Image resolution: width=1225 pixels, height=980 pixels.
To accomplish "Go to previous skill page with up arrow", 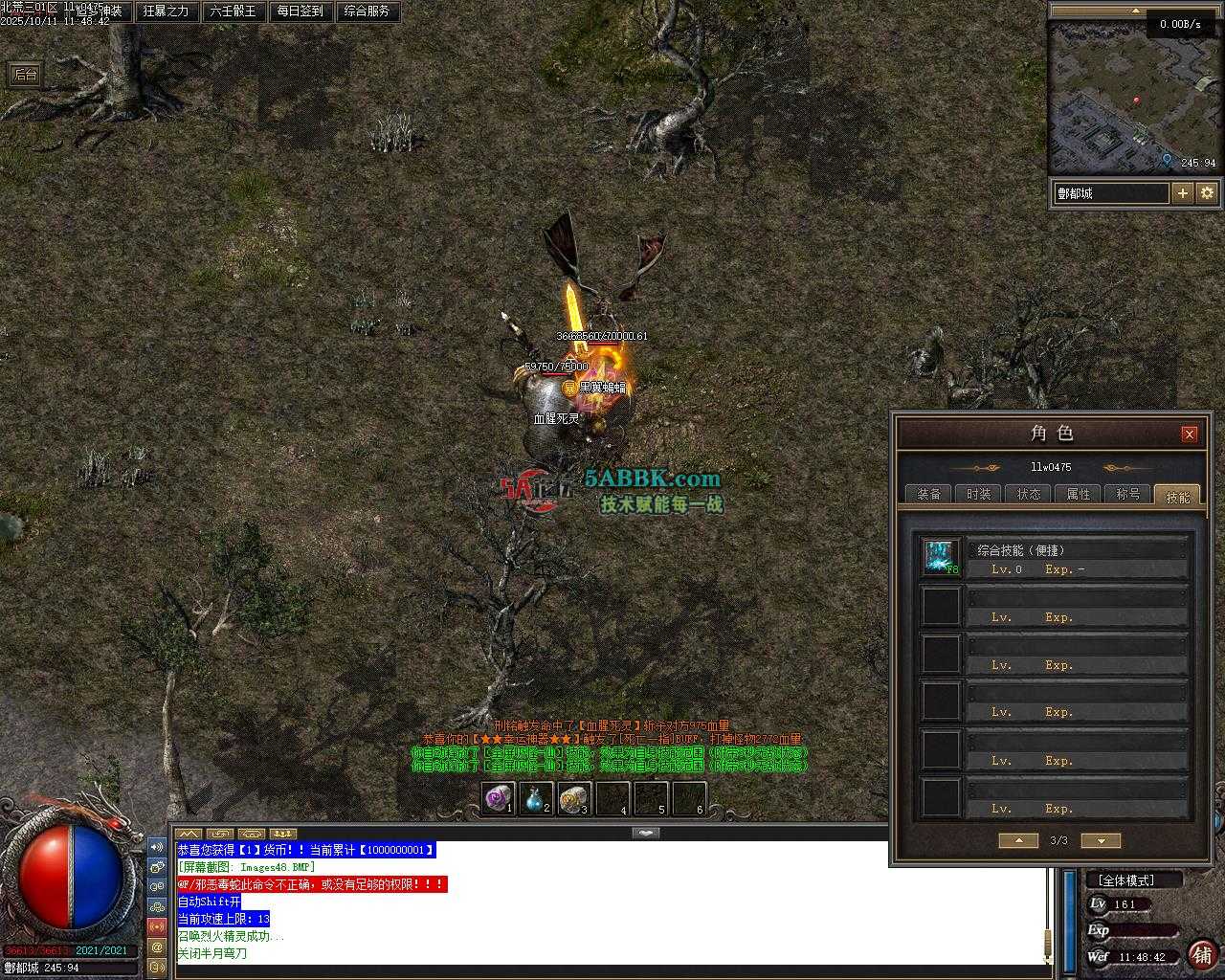I will (1018, 840).
